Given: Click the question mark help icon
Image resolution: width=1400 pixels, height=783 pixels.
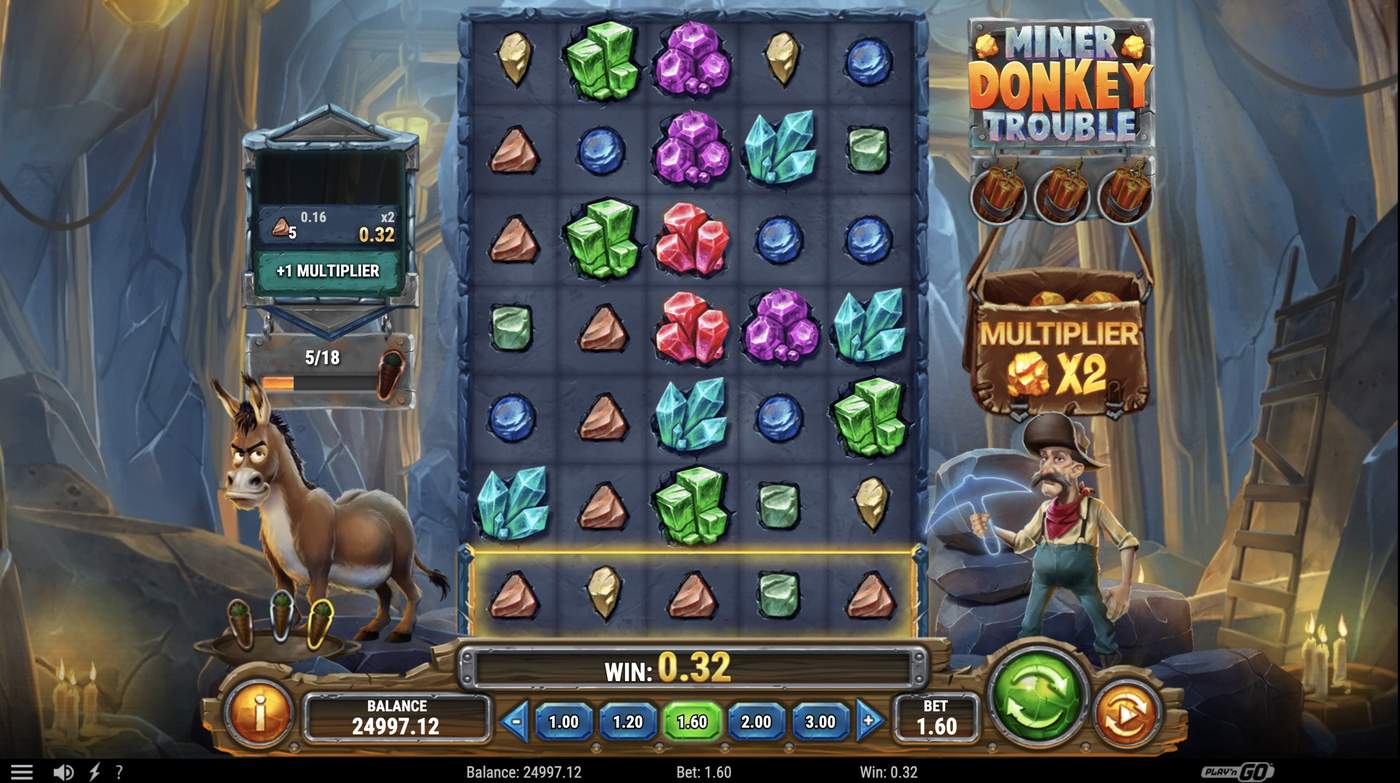Looking at the screenshot, I should 117,770.
